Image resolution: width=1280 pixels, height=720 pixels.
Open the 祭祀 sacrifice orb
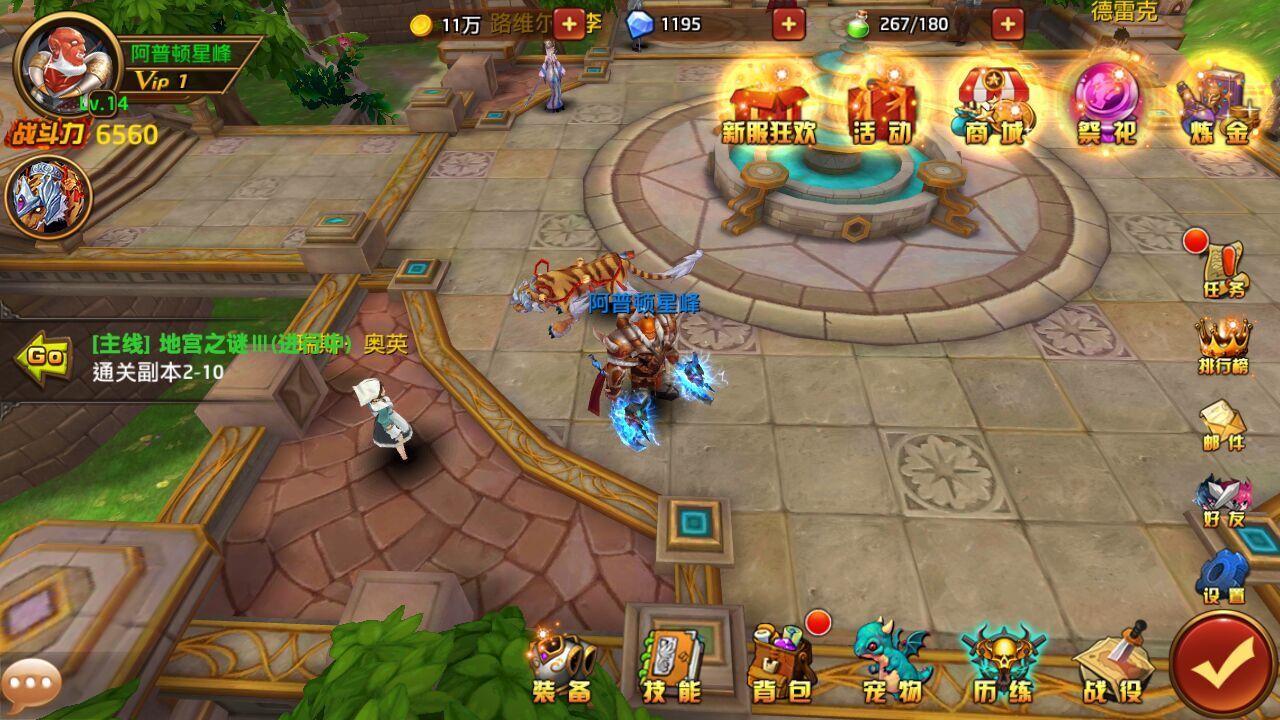(x=1106, y=106)
